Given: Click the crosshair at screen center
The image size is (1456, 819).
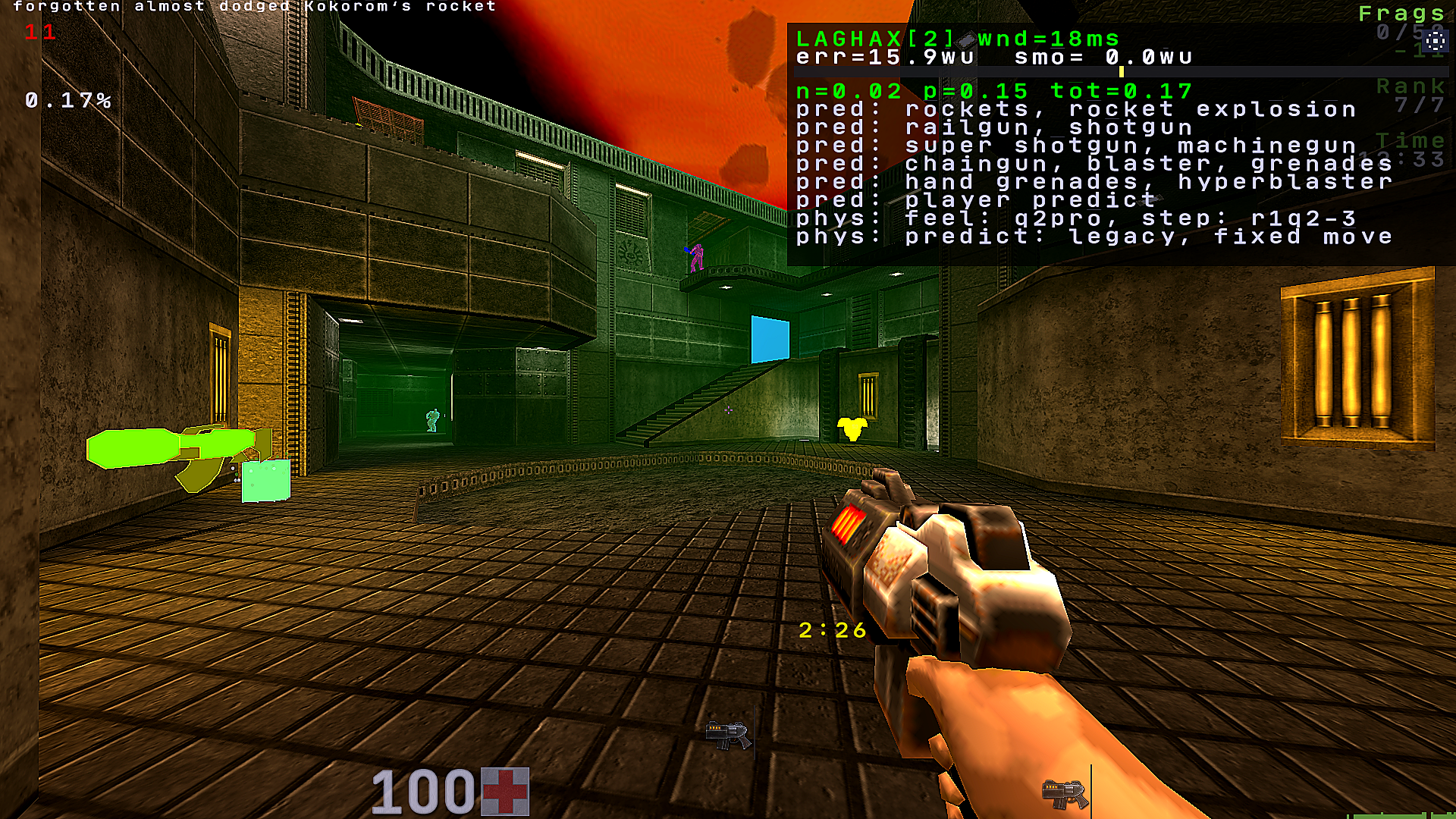Looking at the screenshot, I should point(728,409).
